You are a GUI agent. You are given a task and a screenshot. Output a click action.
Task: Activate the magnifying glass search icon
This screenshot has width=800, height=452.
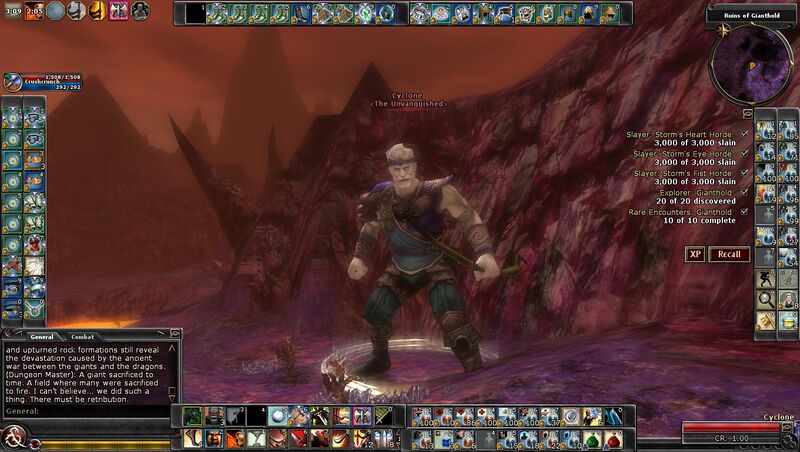tap(764, 299)
